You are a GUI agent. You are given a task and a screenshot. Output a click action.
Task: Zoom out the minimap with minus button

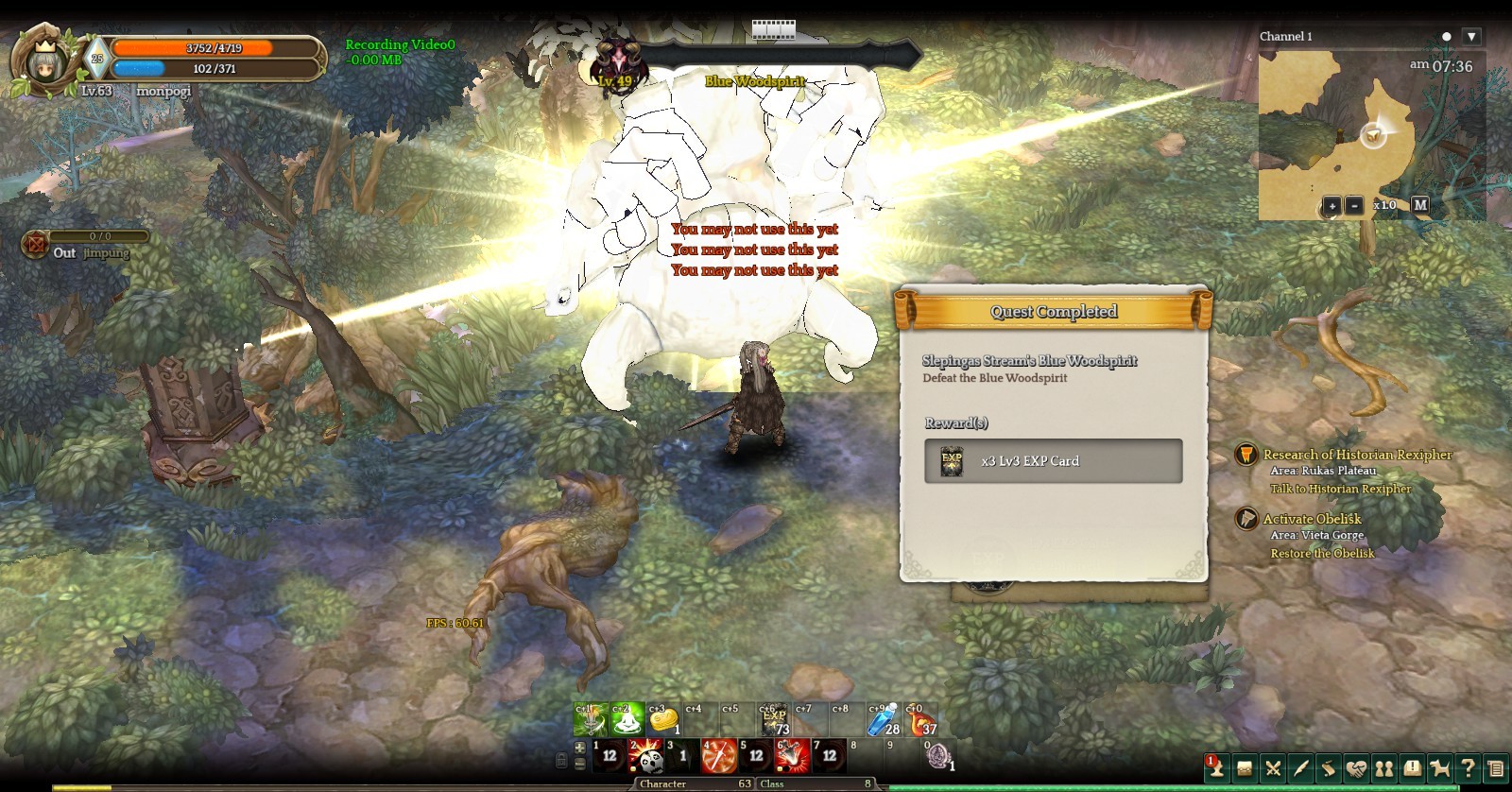tap(1354, 205)
